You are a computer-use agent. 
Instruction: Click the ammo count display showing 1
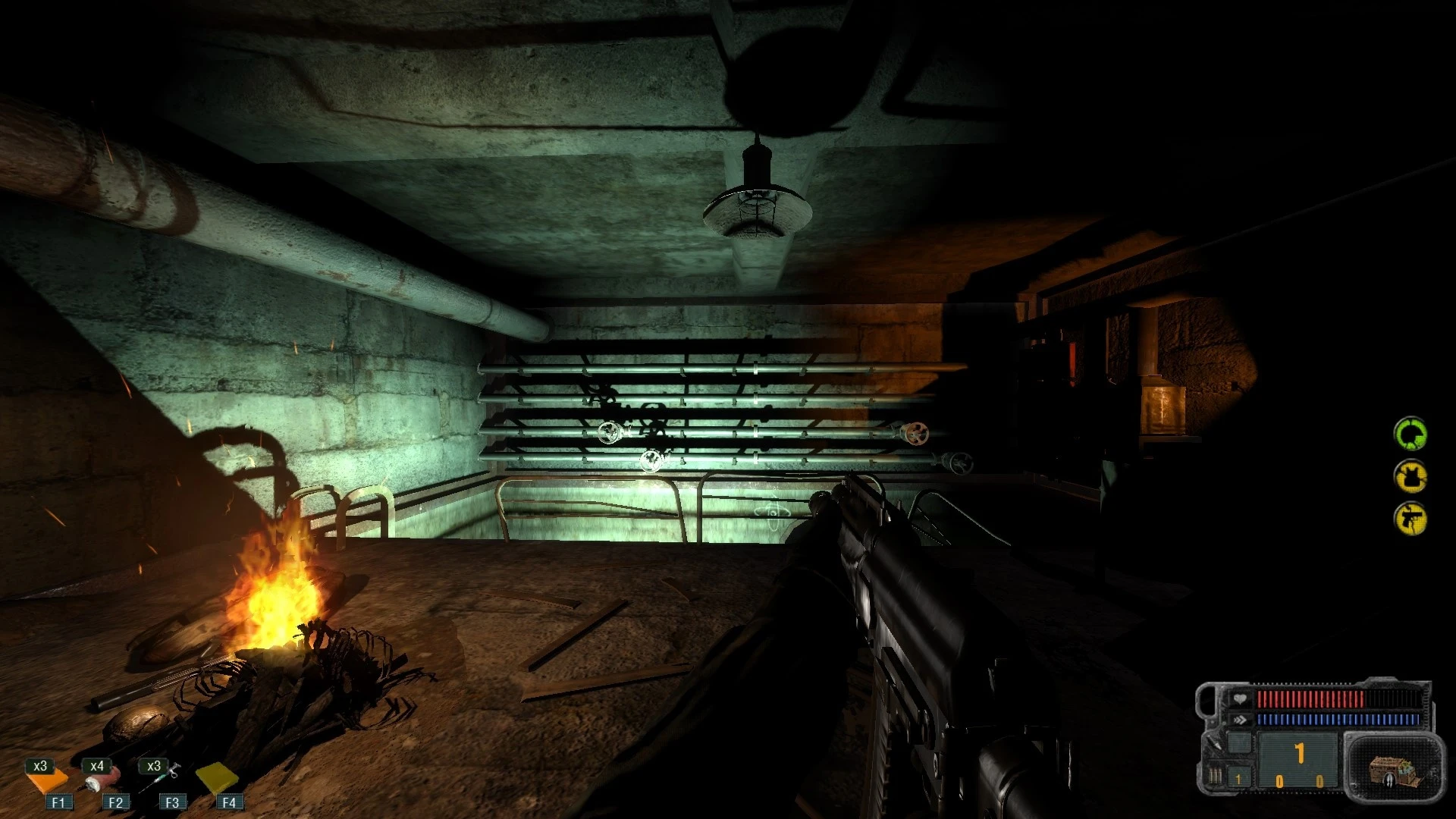pos(1300,754)
